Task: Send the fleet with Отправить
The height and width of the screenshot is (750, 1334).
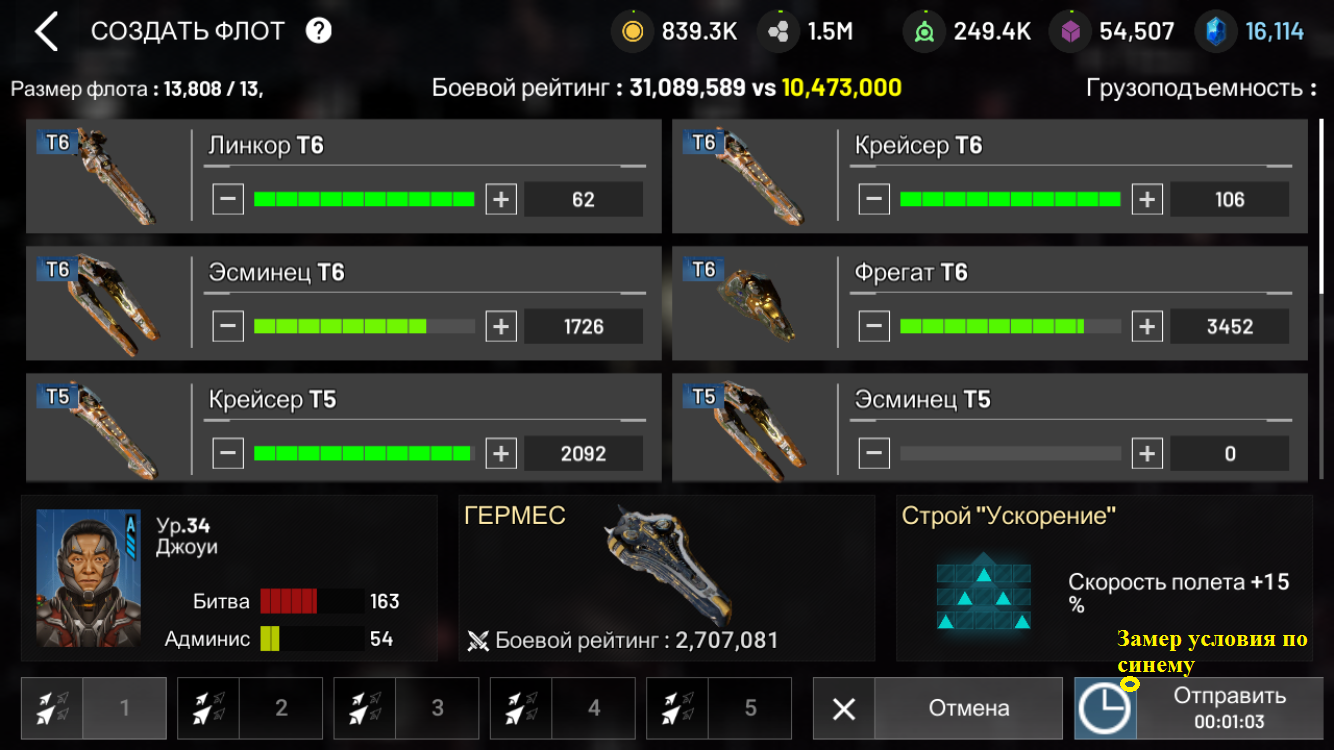Action: tap(1198, 708)
